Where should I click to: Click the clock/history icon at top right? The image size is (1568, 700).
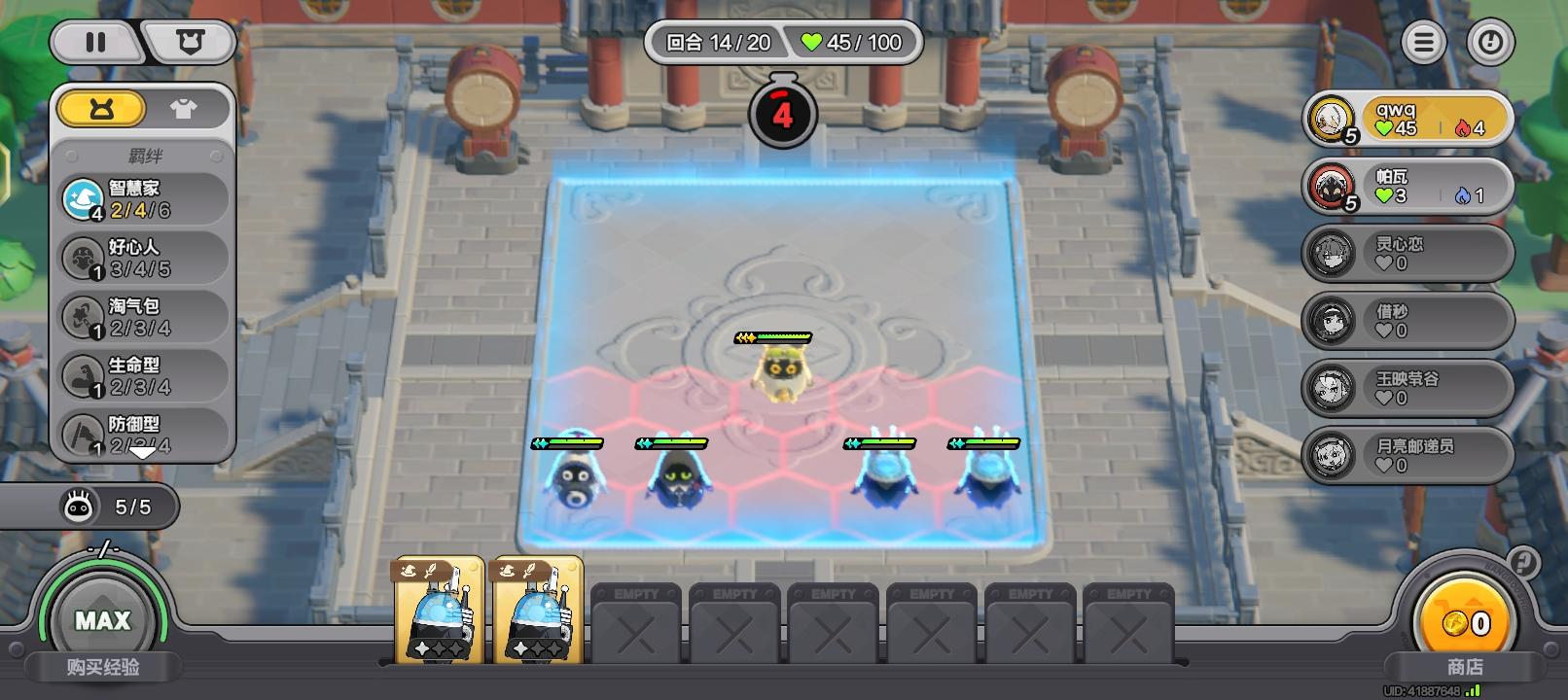pyautogui.click(x=1489, y=43)
